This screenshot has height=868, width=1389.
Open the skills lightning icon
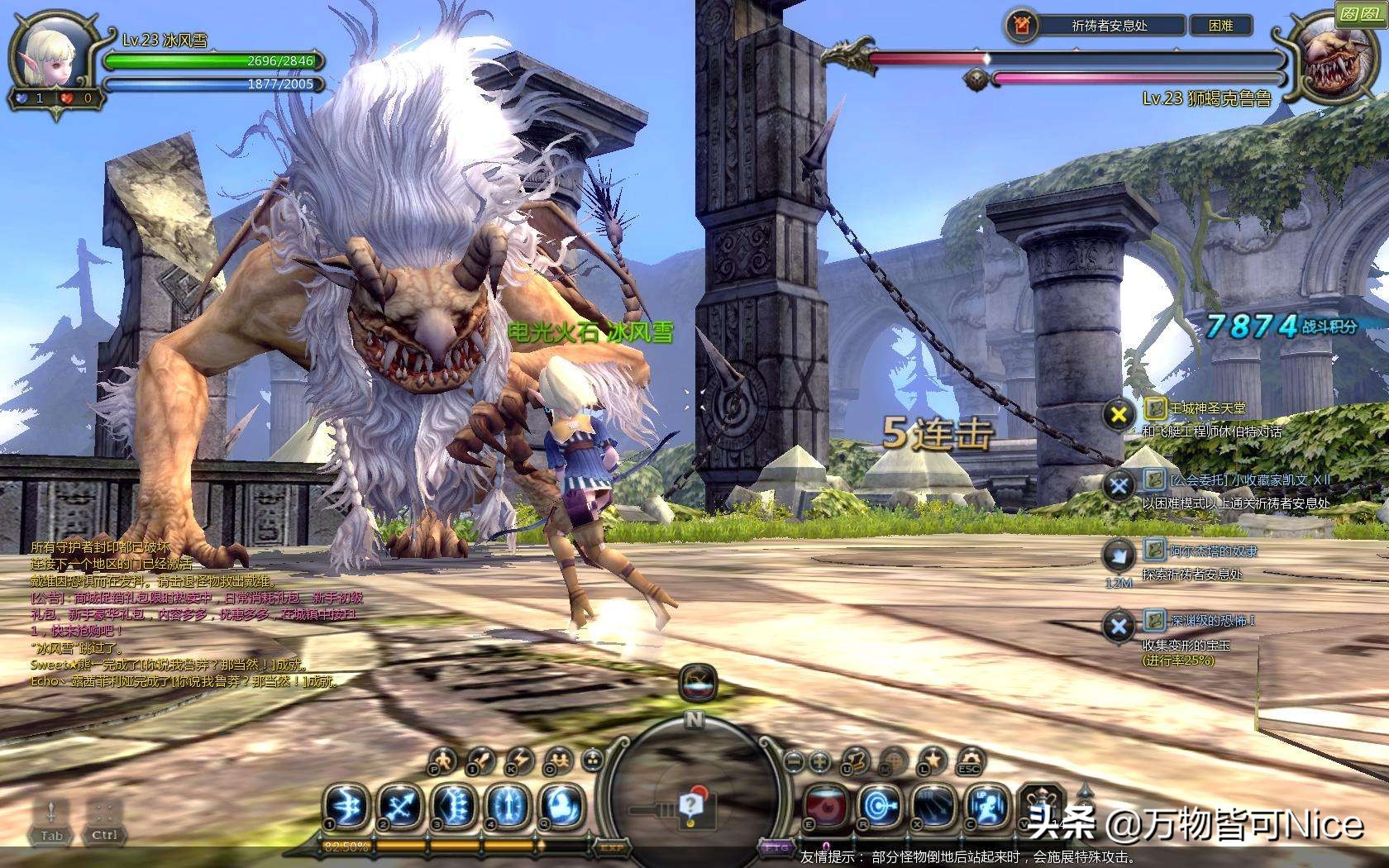[519, 760]
